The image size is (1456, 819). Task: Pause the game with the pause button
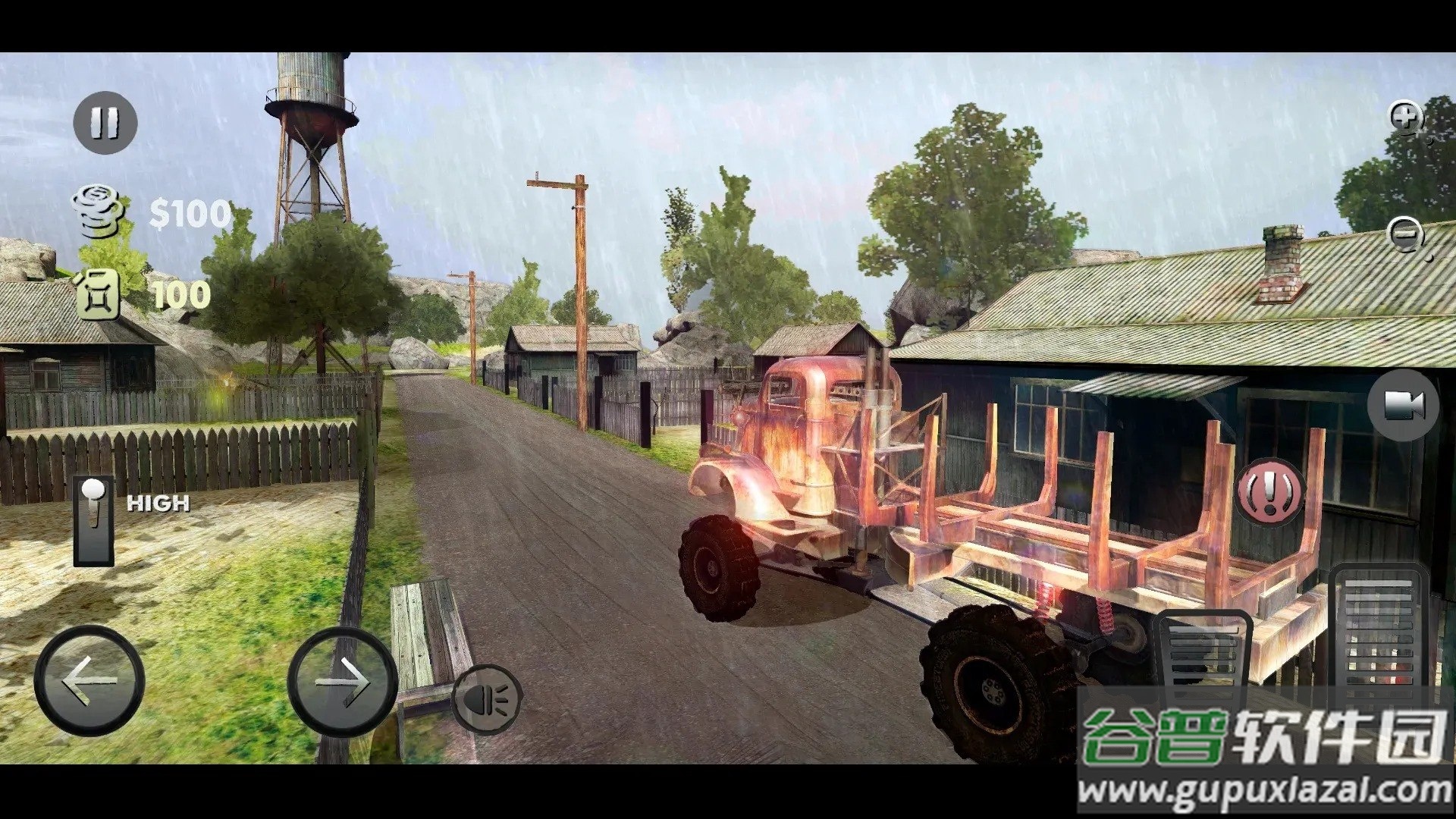pyautogui.click(x=105, y=122)
